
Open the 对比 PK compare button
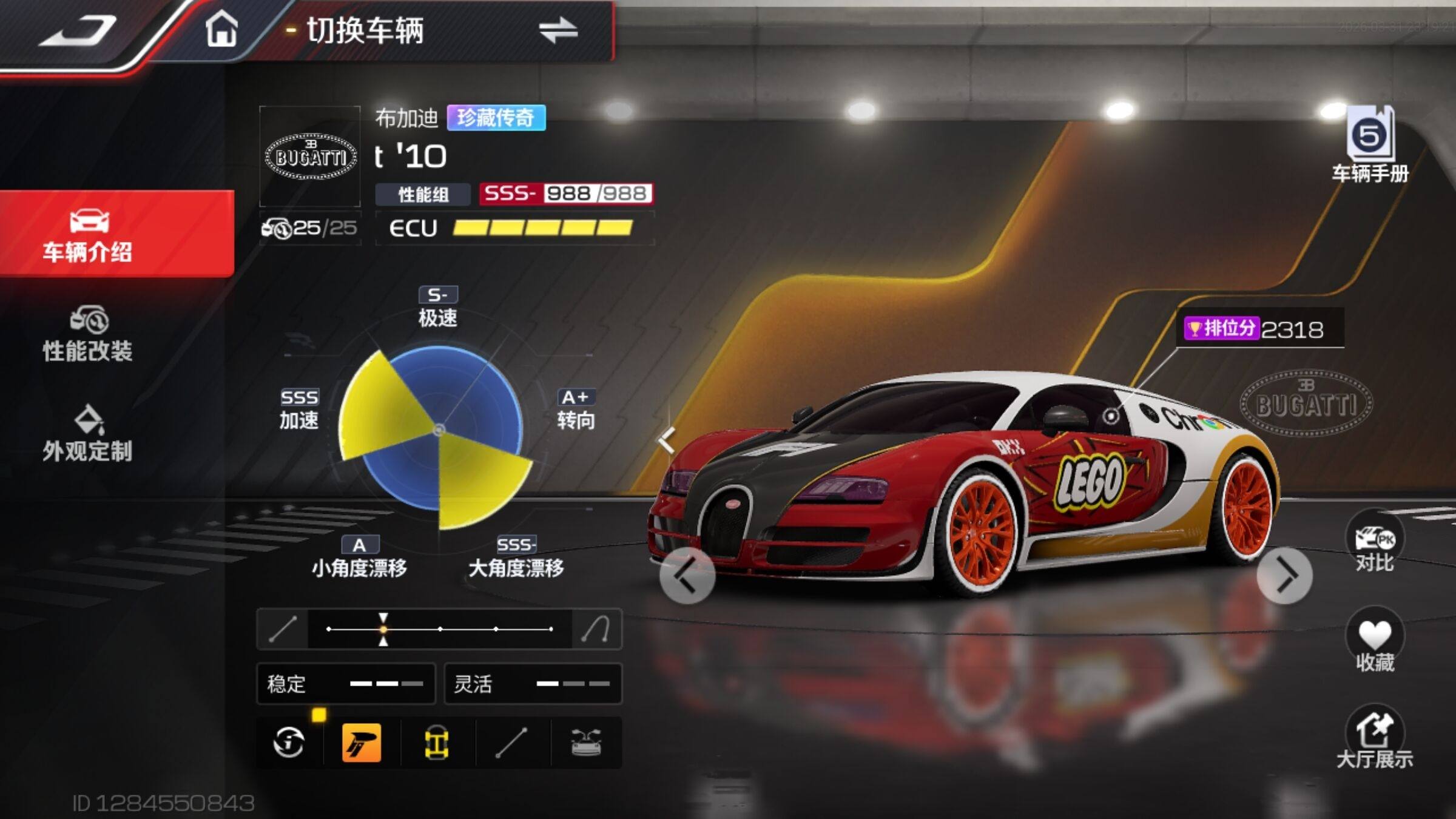(1375, 542)
